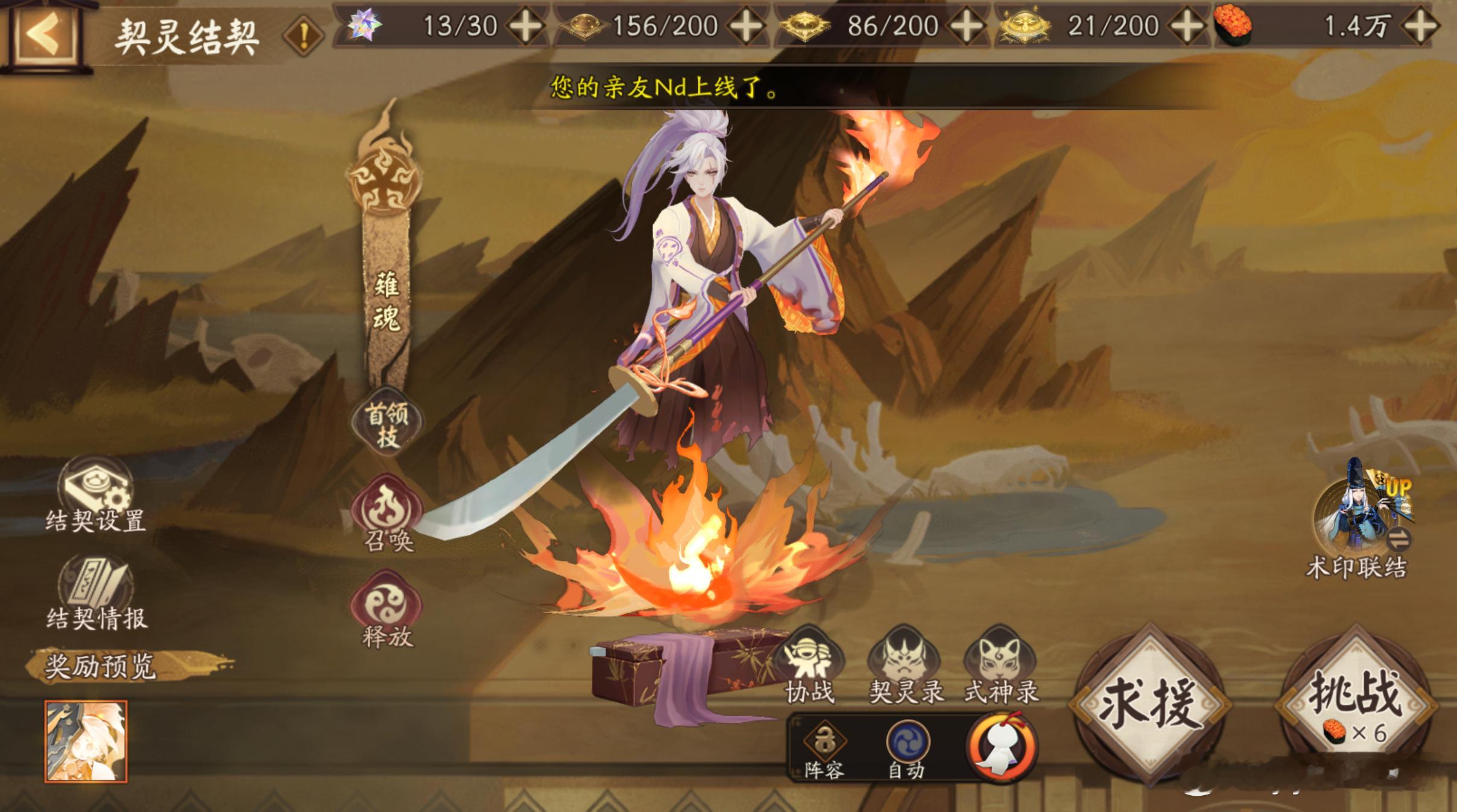
Task: Open the 奖励预览 reward preview thumbnail
Action: click(86, 741)
